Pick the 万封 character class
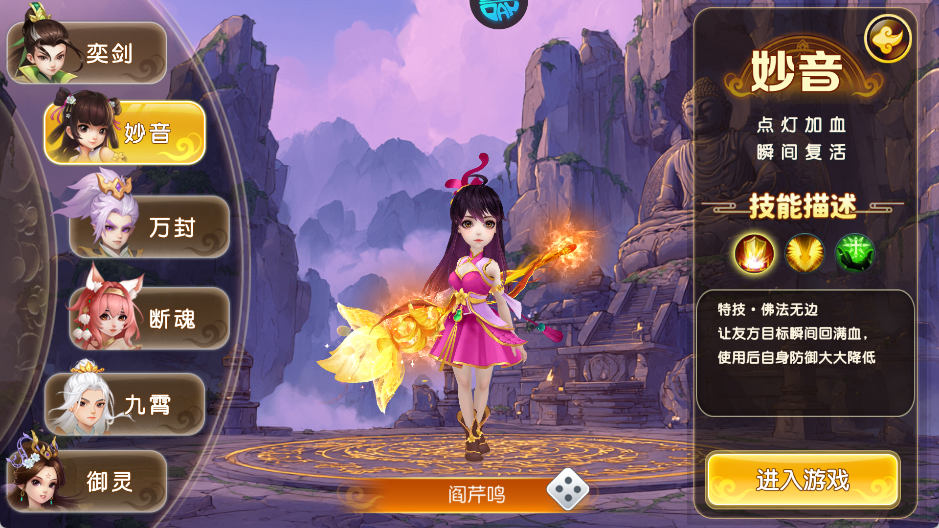 [150, 227]
